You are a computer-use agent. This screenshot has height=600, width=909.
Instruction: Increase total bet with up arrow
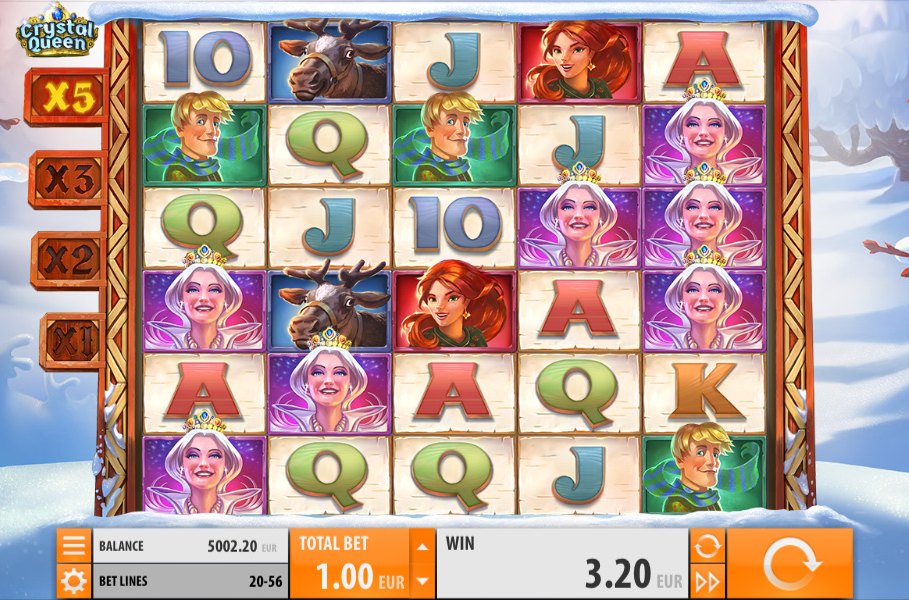[x=423, y=546]
